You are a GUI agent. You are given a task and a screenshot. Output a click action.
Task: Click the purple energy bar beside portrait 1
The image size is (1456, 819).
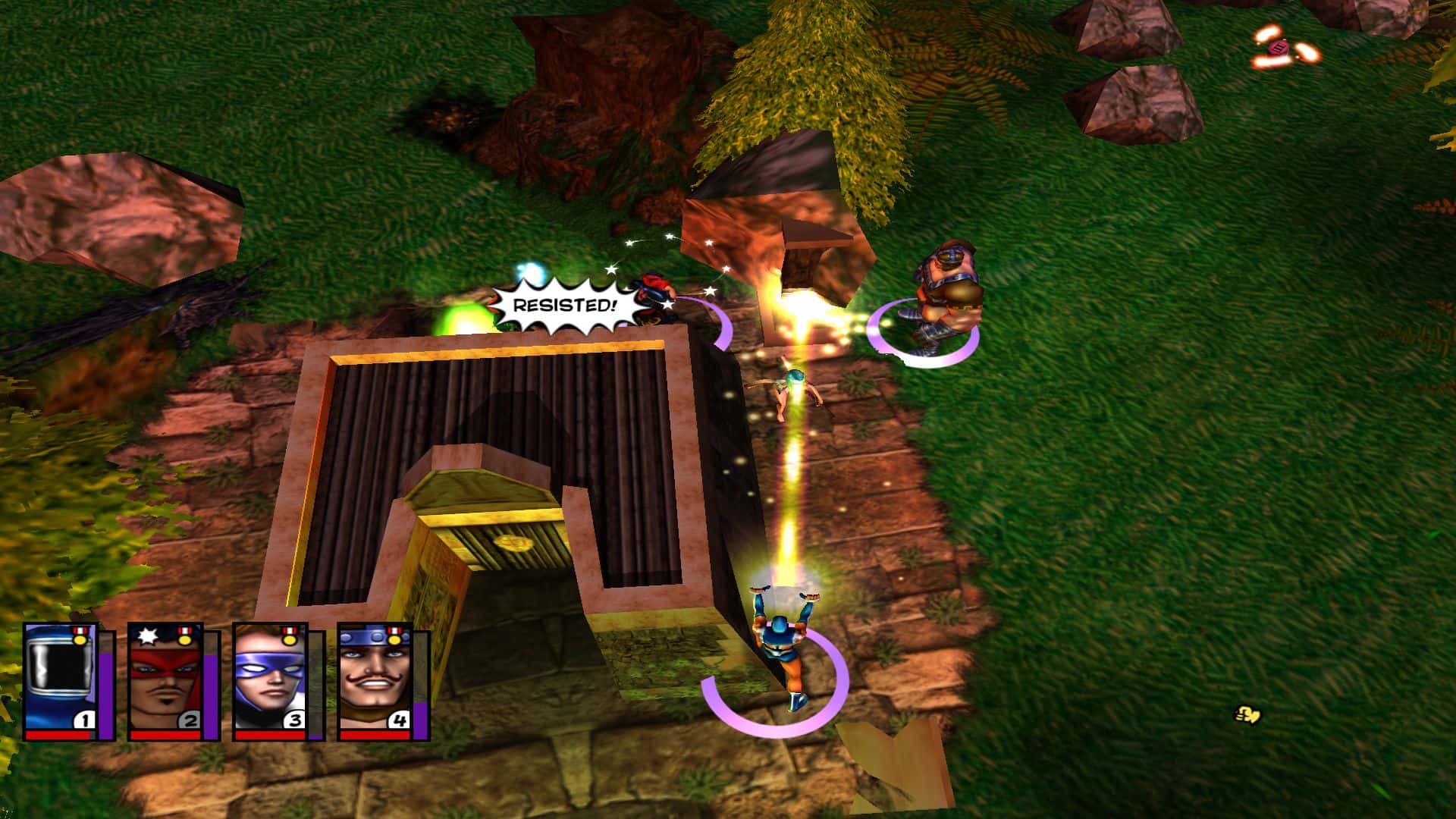108,690
